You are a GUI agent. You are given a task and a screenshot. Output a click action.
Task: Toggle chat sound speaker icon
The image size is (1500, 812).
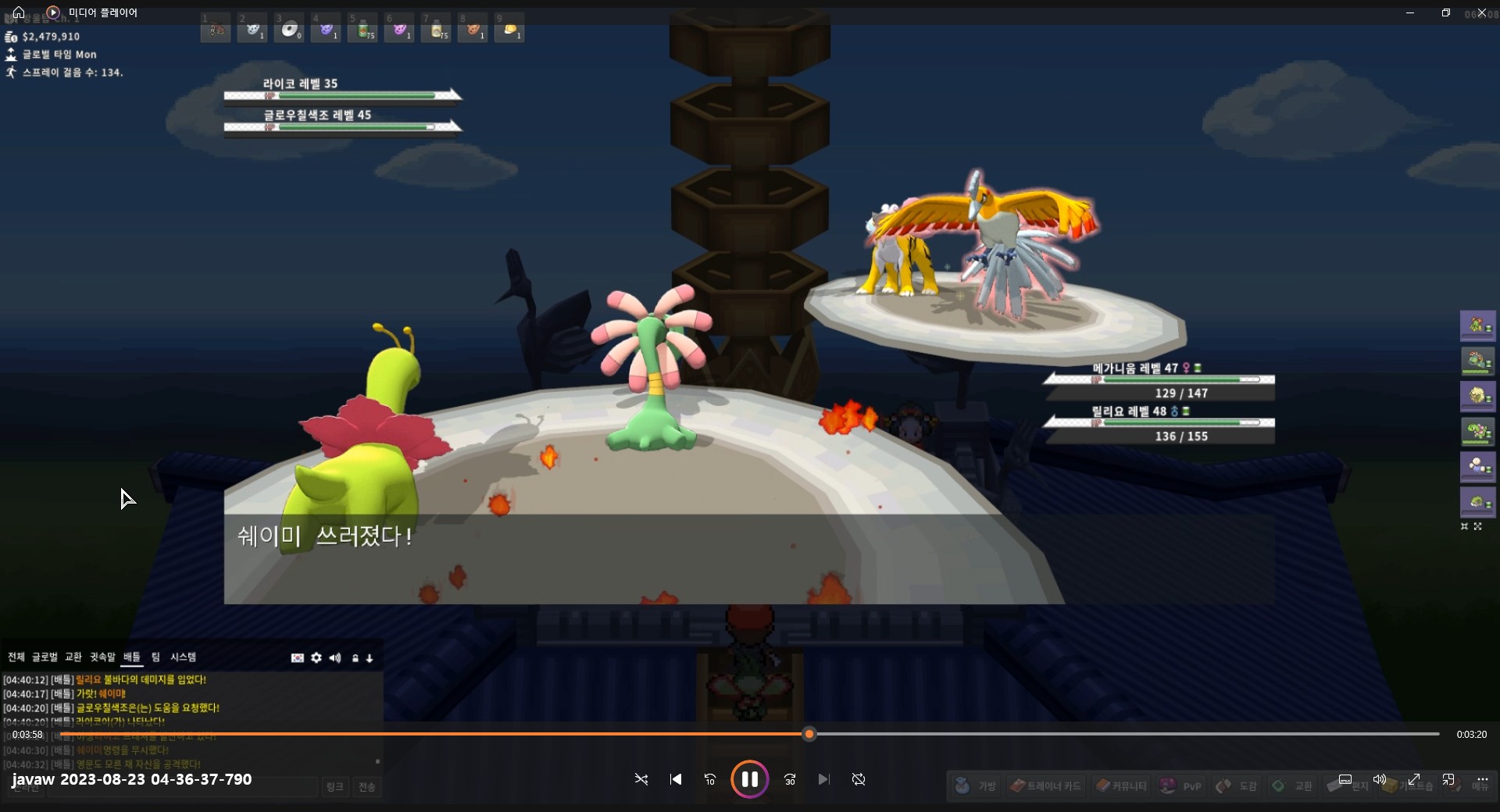335,658
